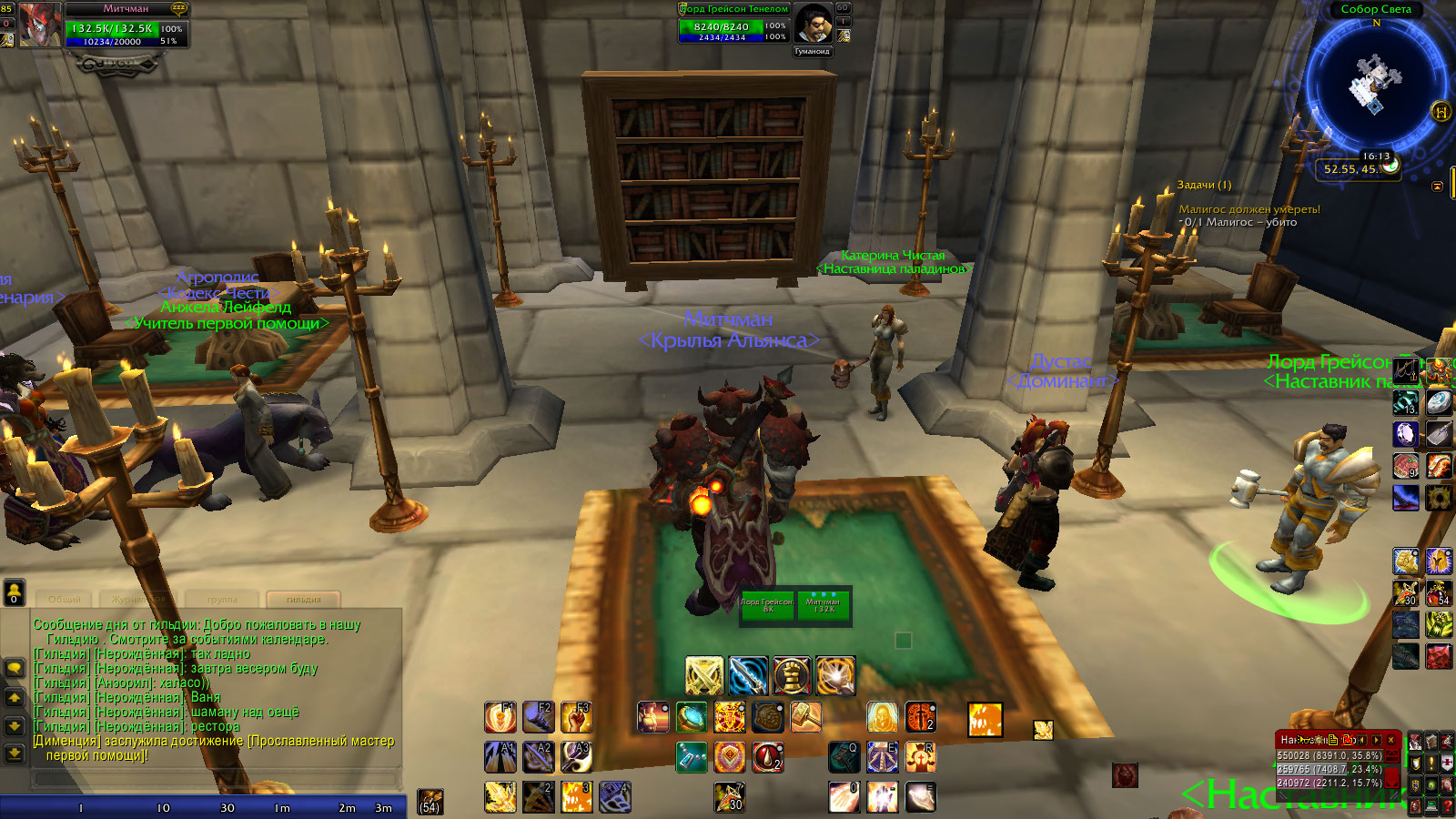Image resolution: width=1456 pixels, height=819 pixels.
Task: Open the red question mark help button
Action: 1447,806
